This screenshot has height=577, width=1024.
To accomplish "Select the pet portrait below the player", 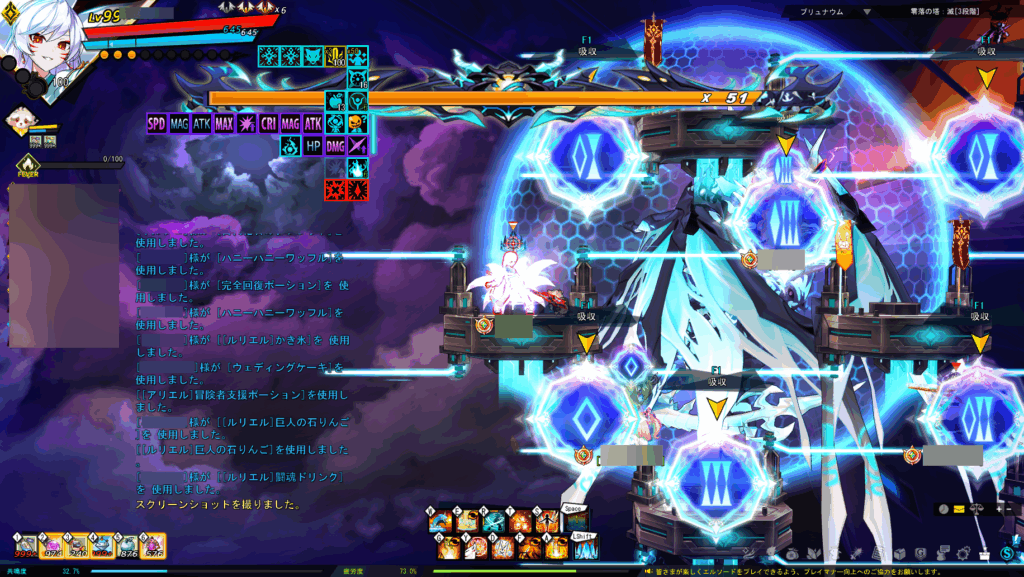I will tap(18, 122).
